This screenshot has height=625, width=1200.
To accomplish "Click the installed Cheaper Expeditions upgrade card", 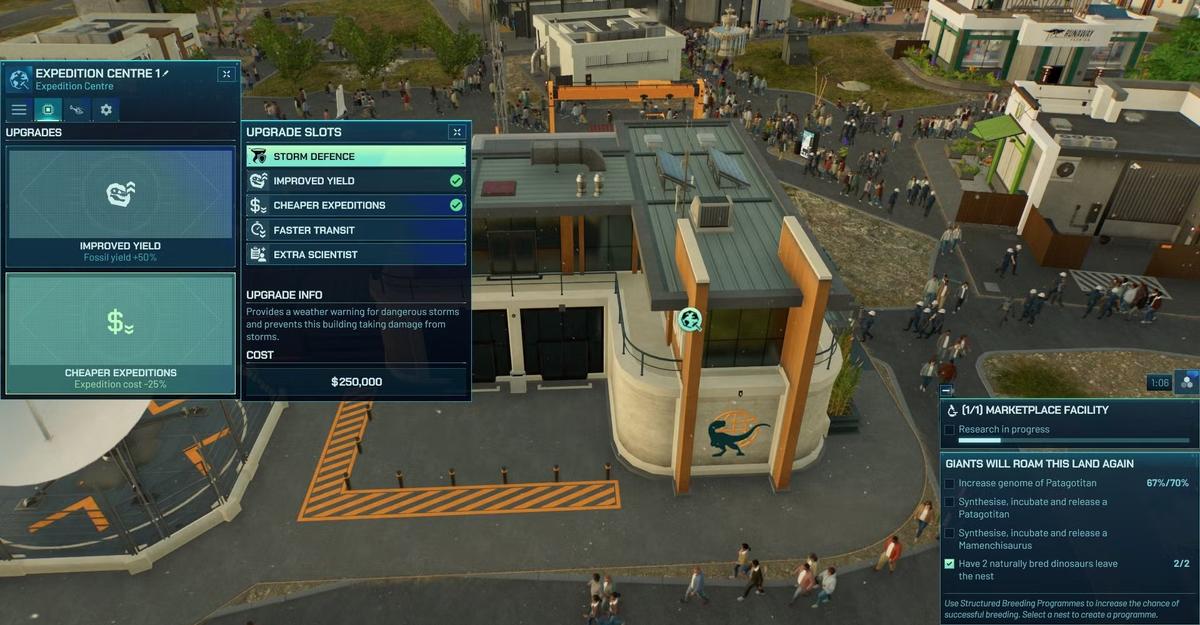I will coord(120,333).
